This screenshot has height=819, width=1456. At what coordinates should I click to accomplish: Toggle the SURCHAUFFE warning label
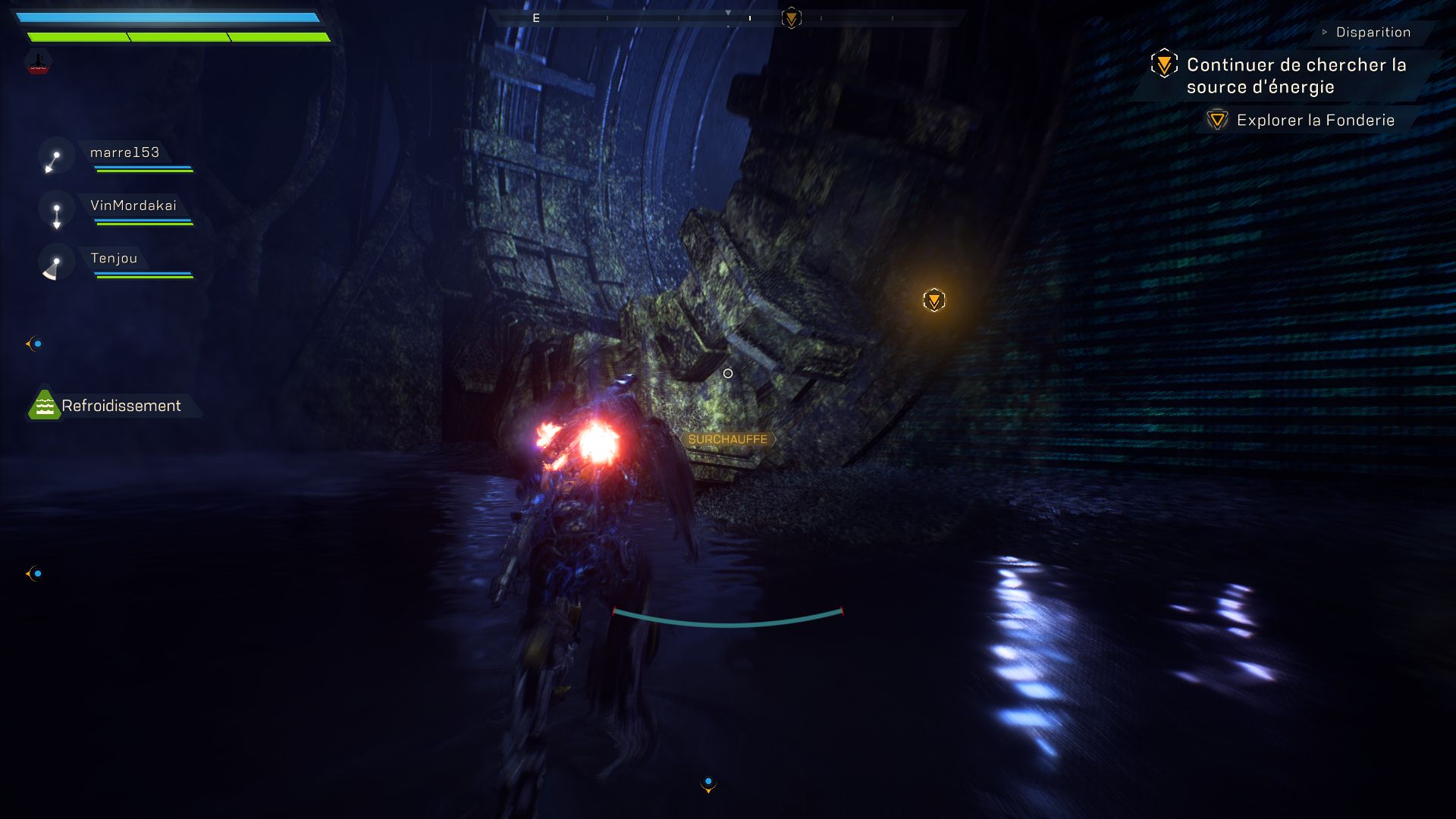click(x=728, y=438)
